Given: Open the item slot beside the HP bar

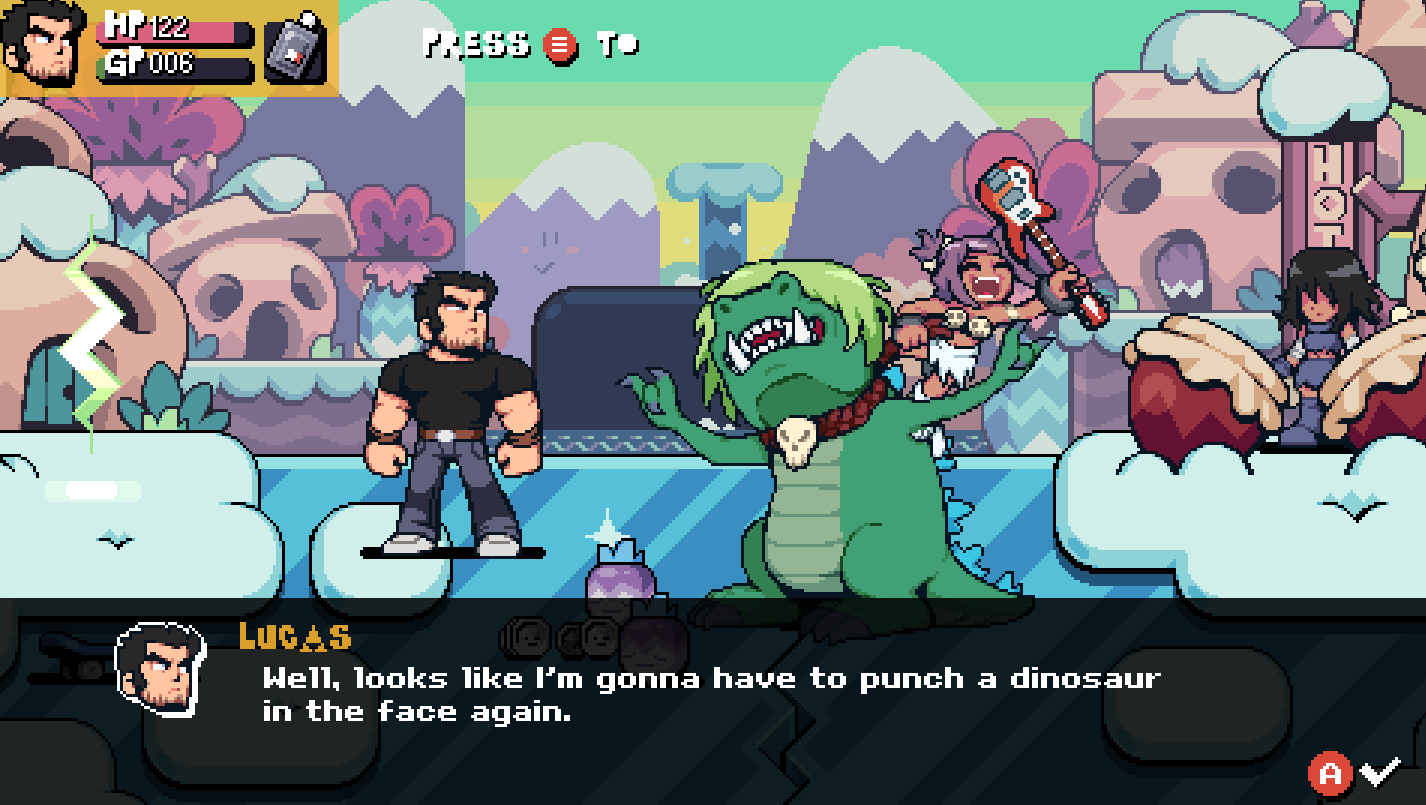Looking at the screenshot, I should [296, 48].
